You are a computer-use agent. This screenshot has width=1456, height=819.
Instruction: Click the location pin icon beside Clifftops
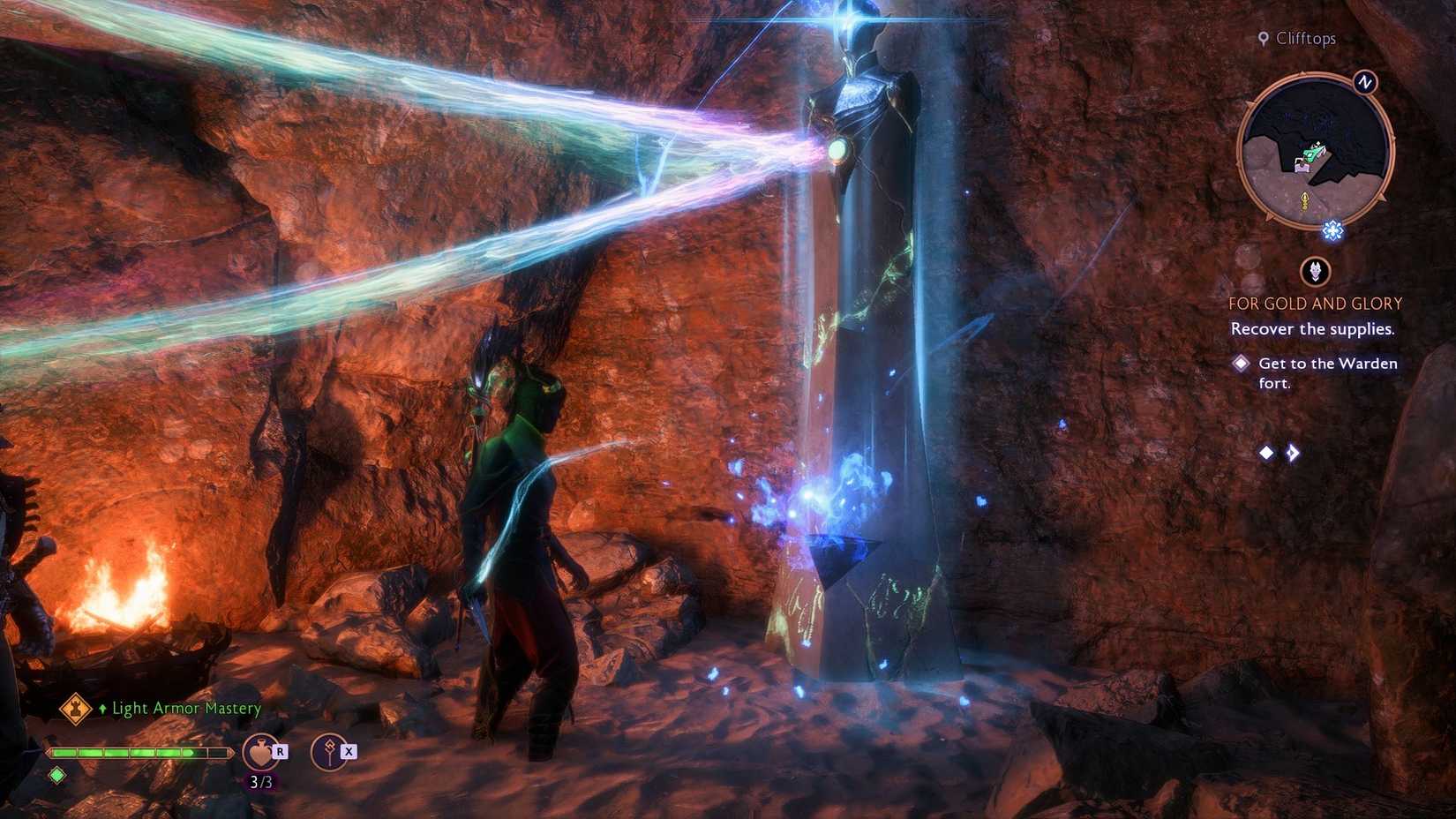click(1264, 38)
